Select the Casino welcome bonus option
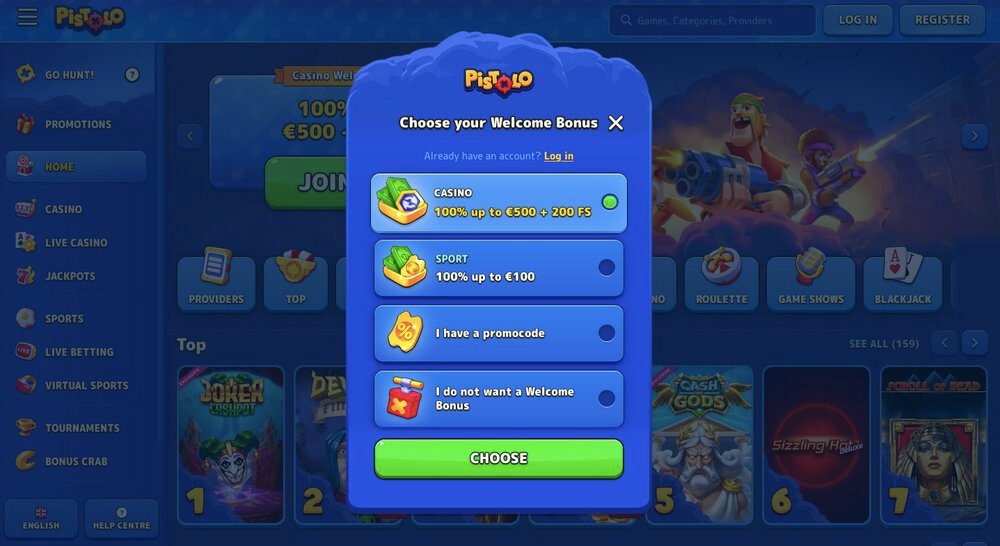 [x=499, y=203]
